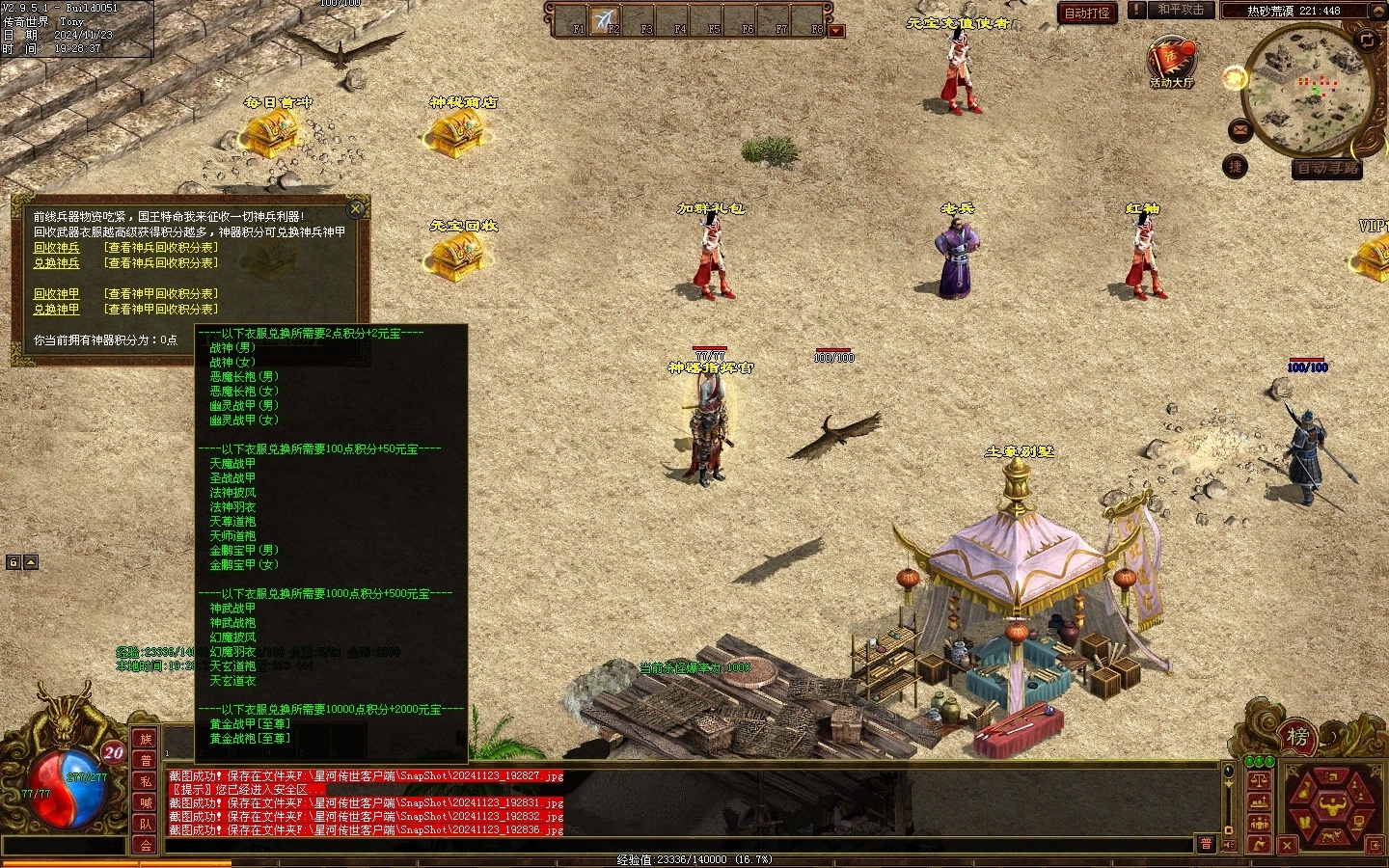Toggle the 自动打怪 auto-fight button
Screen dimensions: 1389x868
[x=1087, y=13]
